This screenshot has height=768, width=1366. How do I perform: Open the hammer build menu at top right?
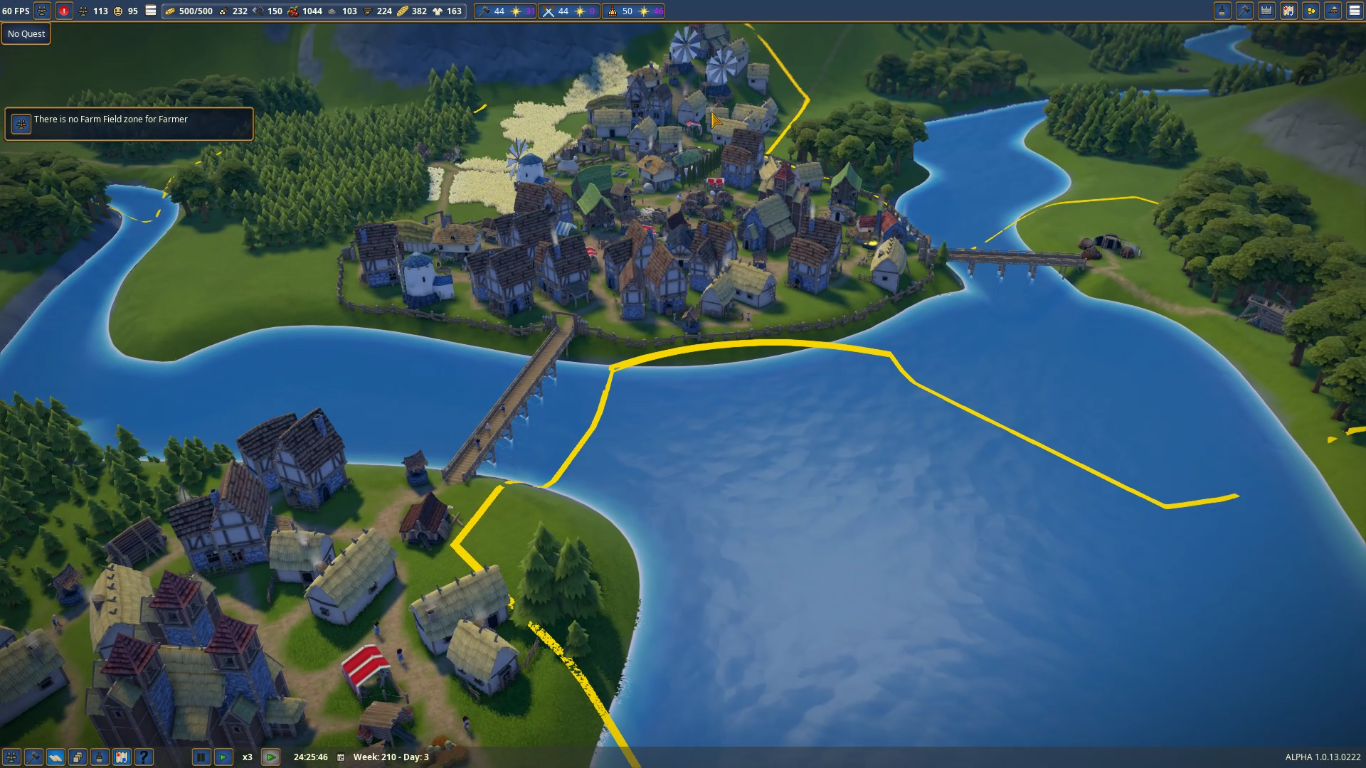[1244, 11]
